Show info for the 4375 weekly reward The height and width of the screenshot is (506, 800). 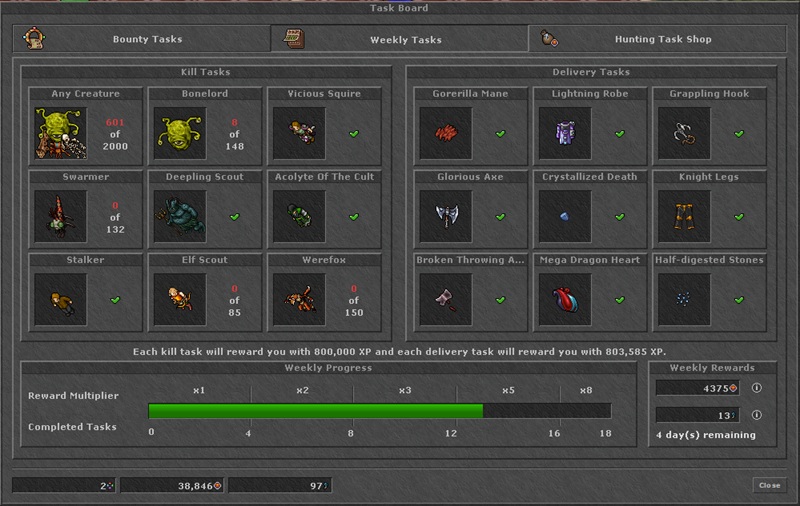click(x=756, y=388)
